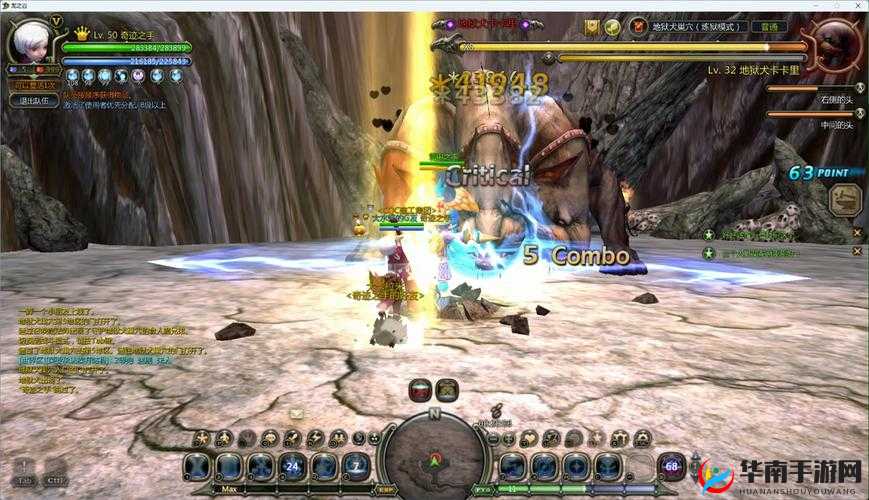Click the 退出队伍 leave party button
869x500 pixels.
point(32,100)
